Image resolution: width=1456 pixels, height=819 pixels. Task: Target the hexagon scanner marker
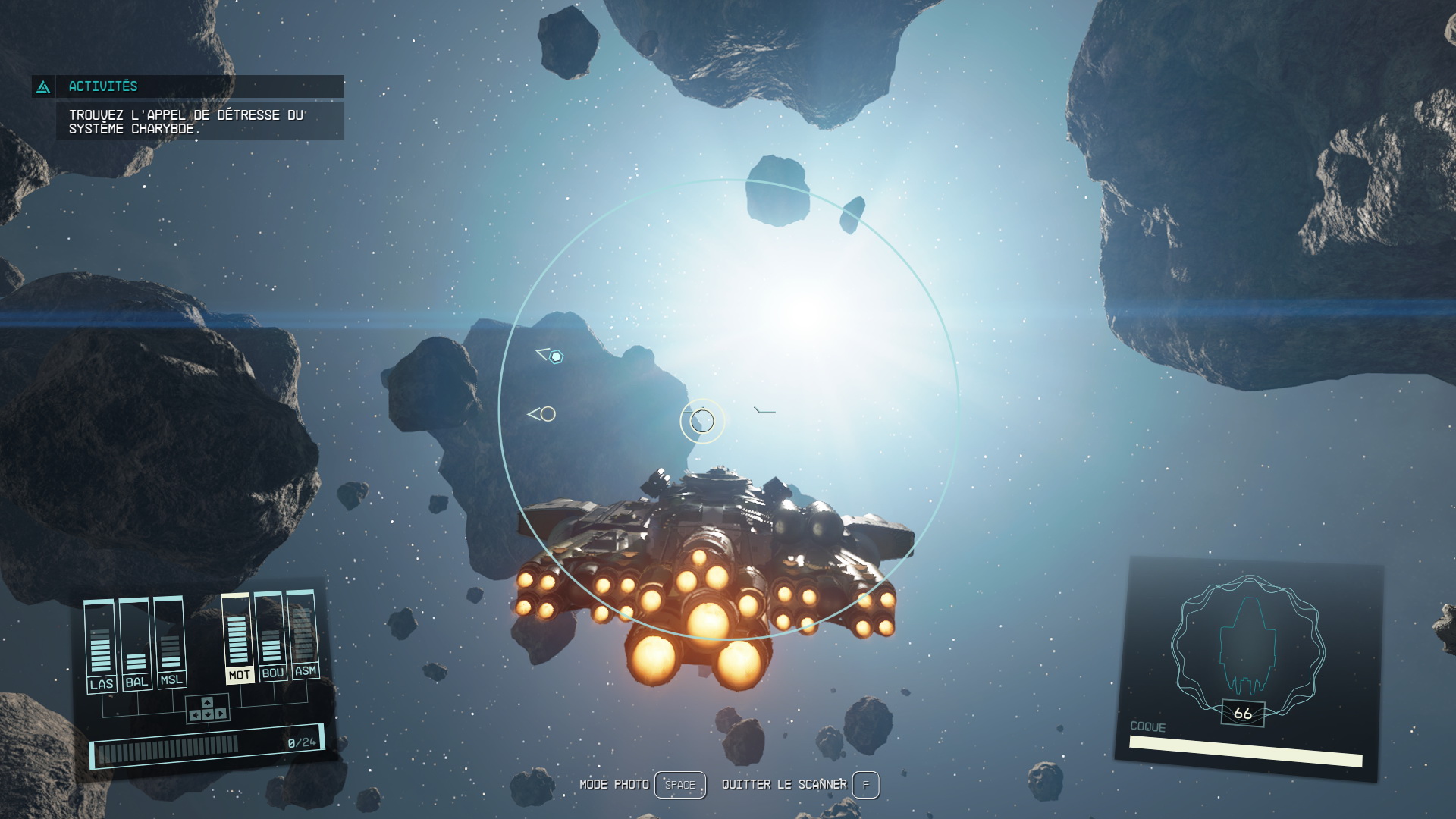tap(556, 356)
